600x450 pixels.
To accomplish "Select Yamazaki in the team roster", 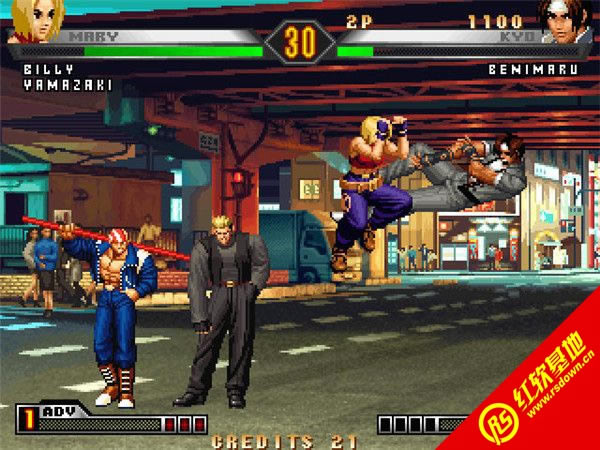I will coord(67,85).
